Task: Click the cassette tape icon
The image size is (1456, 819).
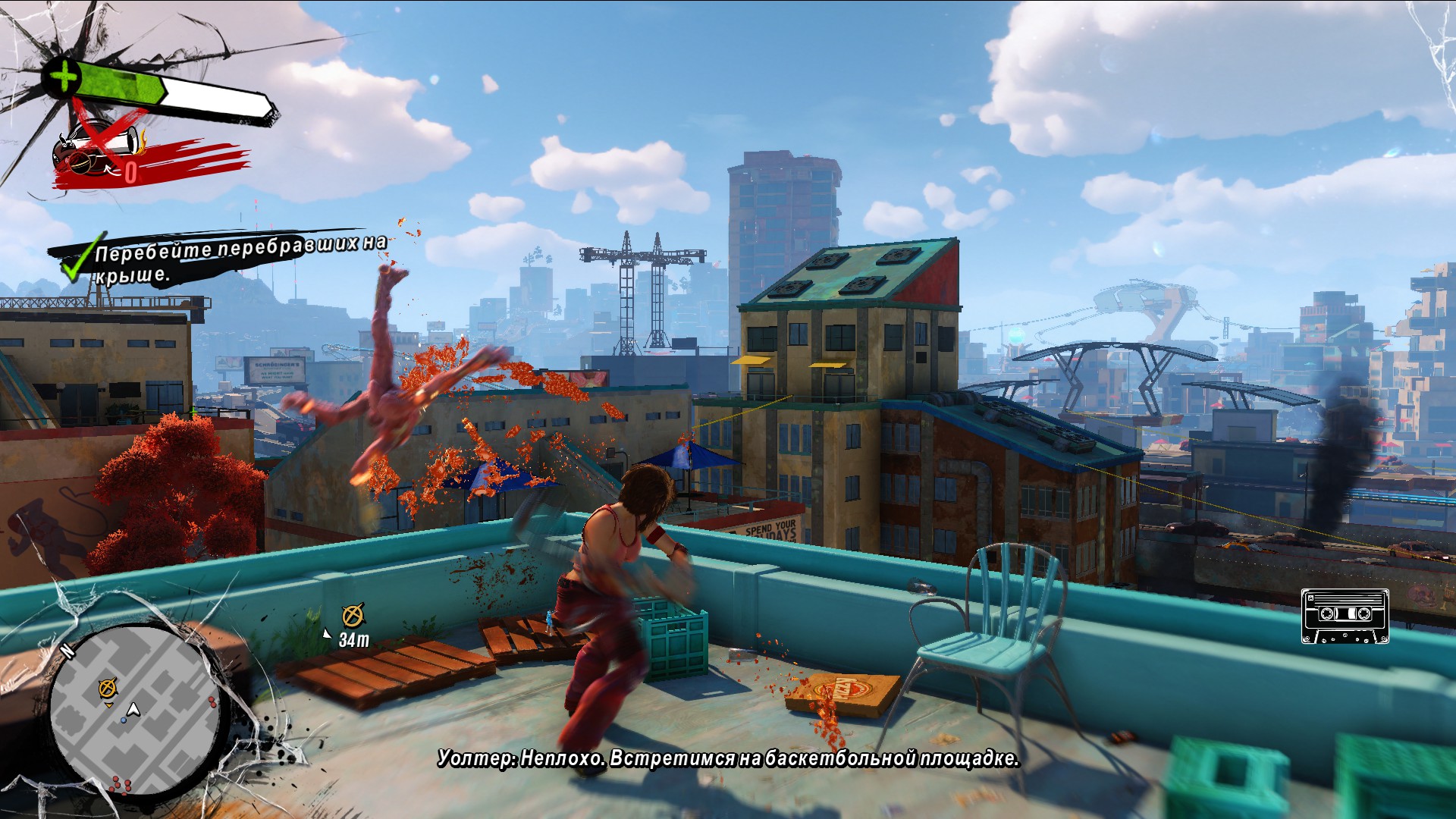Action: coord(1345,616)
